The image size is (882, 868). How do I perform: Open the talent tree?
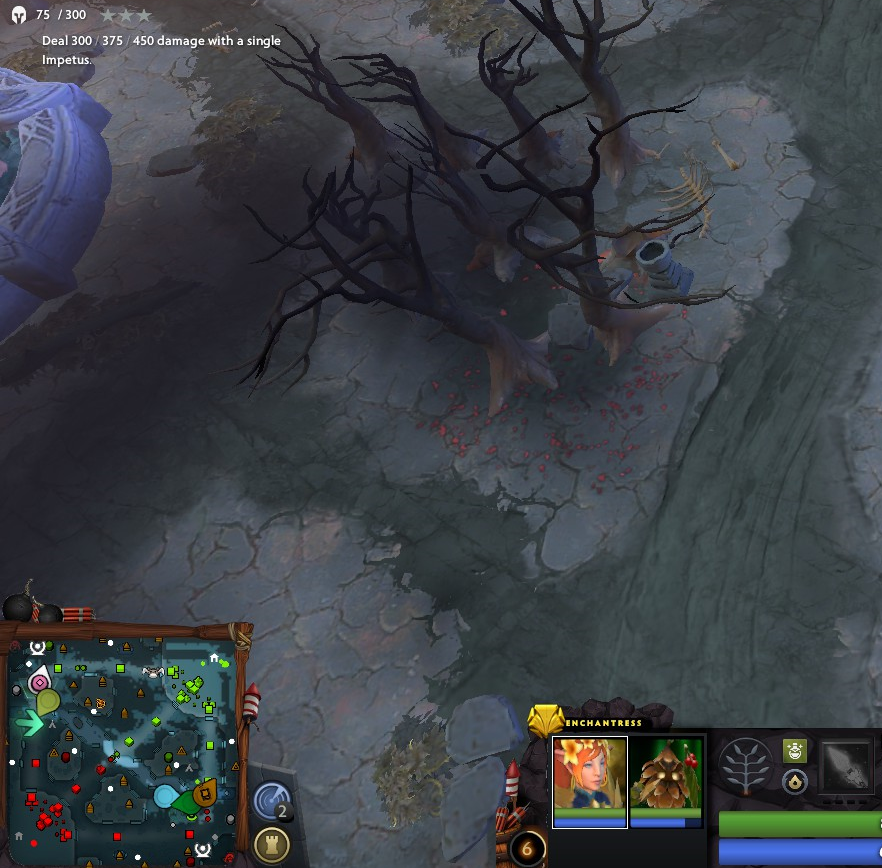(x=745, y=768)
